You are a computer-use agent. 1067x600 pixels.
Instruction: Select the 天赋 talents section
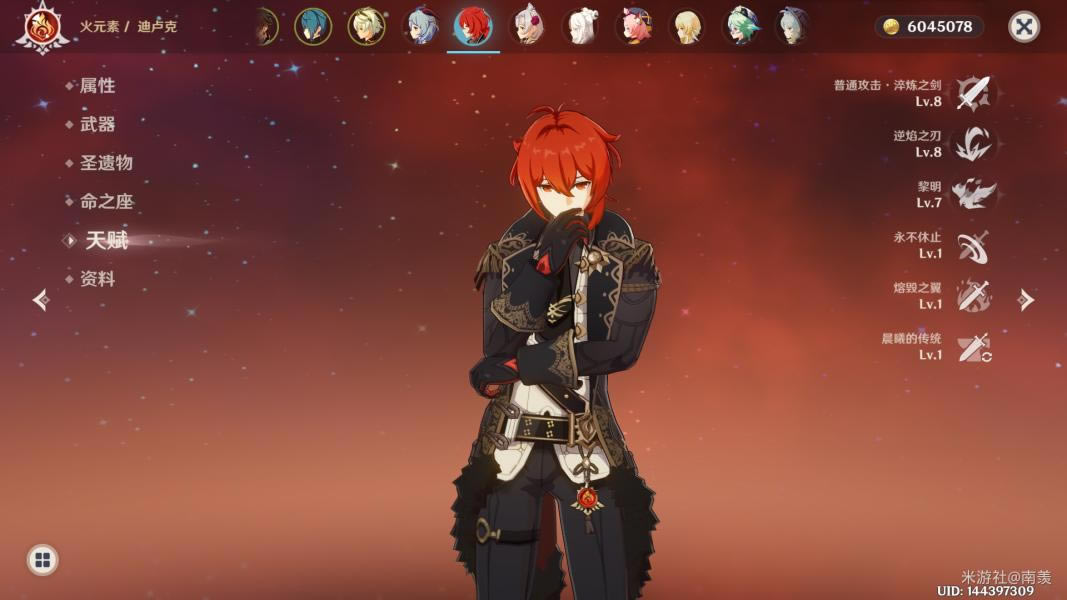[106, 240]
